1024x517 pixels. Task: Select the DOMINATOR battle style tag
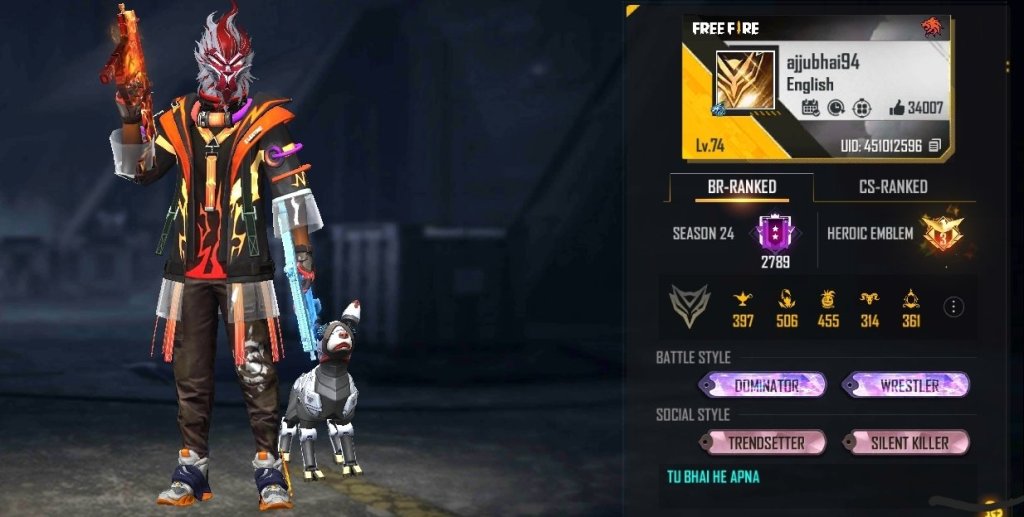(766, 385)
